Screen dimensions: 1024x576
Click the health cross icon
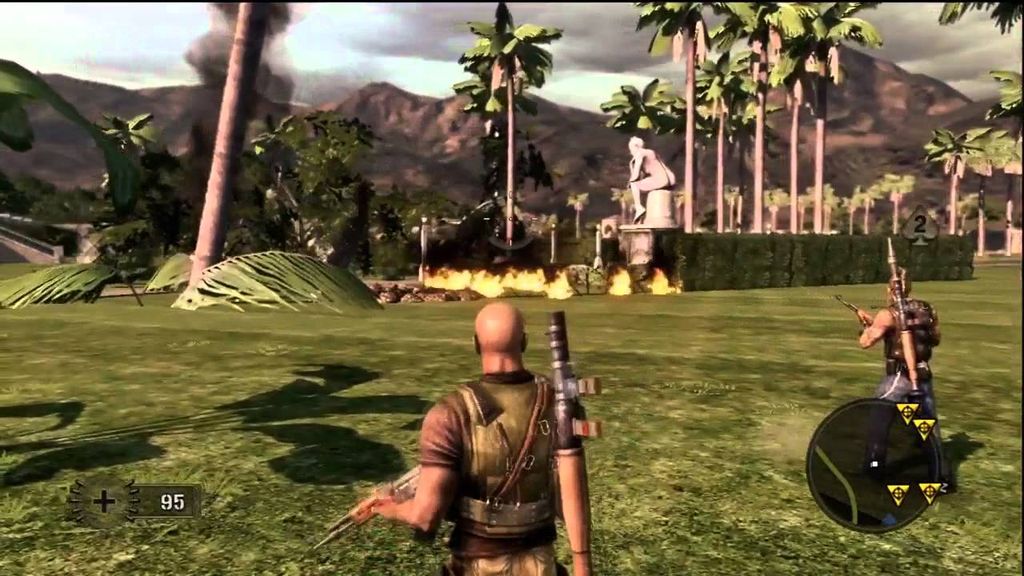coord(104,501)
